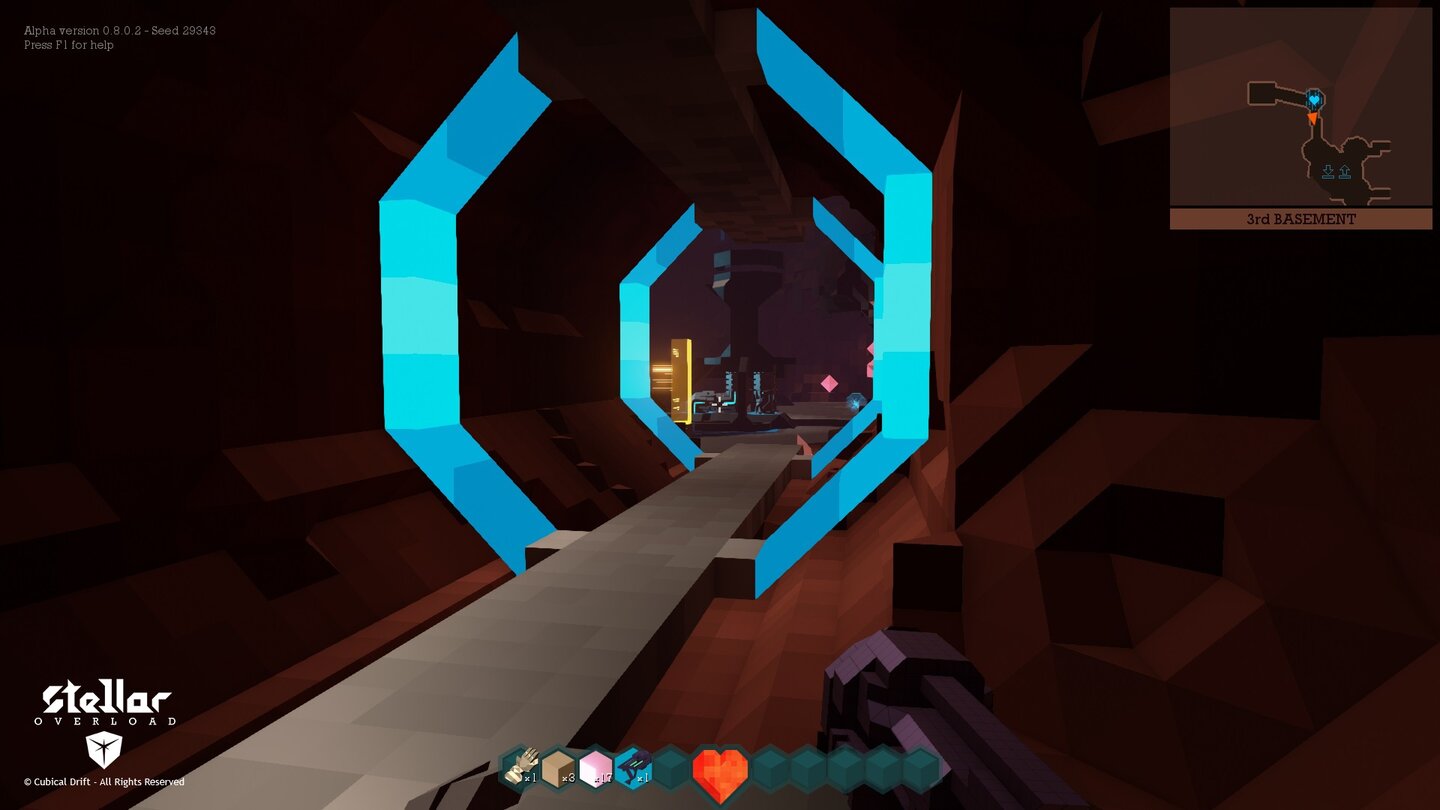Click the blue heart respawn marker on the minimap
This screenshot has height=810, width=1440.
pos(1314,100)
